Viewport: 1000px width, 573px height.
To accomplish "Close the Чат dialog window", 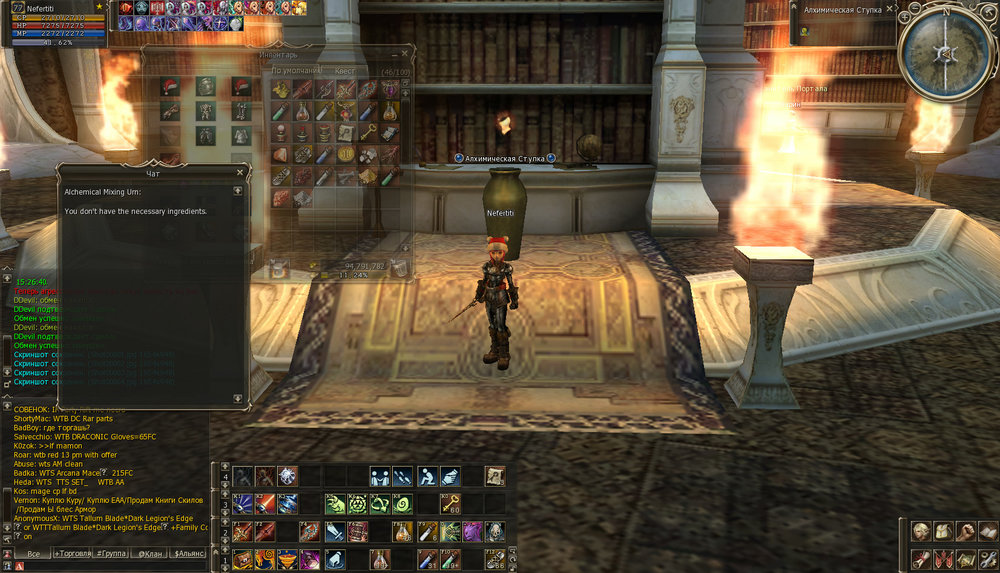I will [x=239, y=172].
